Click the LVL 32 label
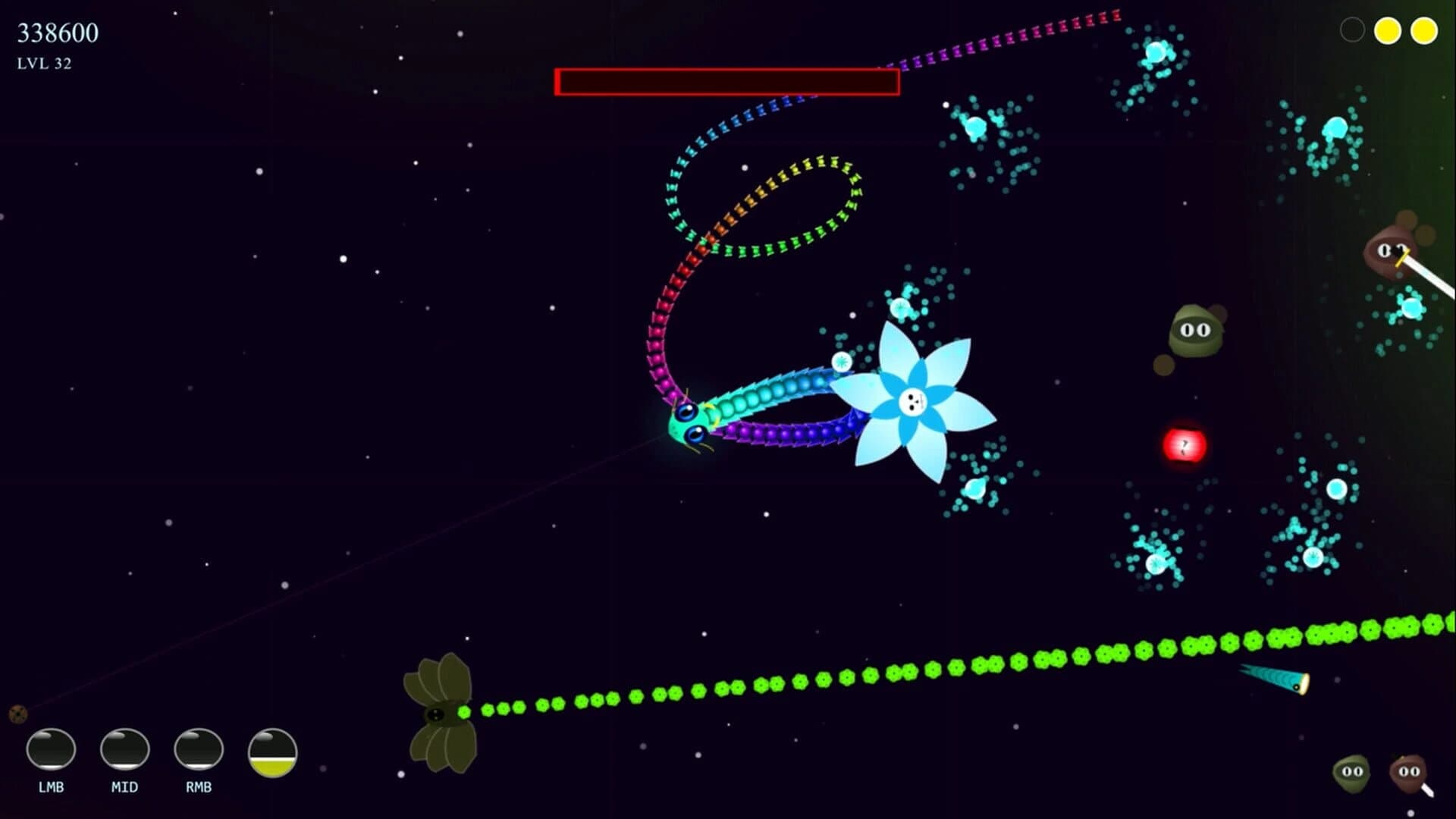This screenshot has height=819, width=1456. [x=43, y=64]
